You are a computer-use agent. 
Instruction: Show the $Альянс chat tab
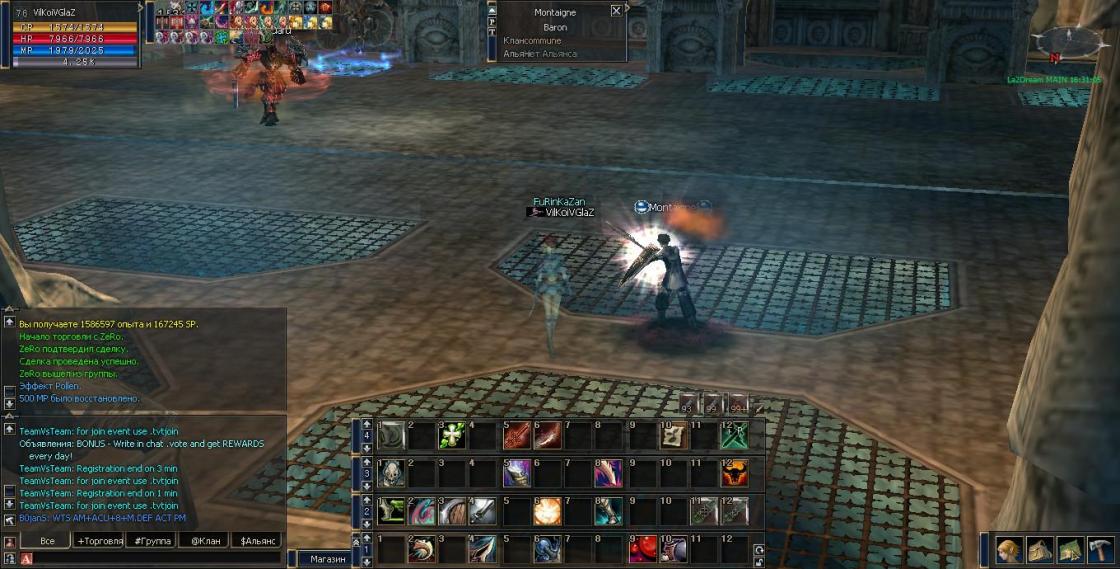[x=258, y=540]
